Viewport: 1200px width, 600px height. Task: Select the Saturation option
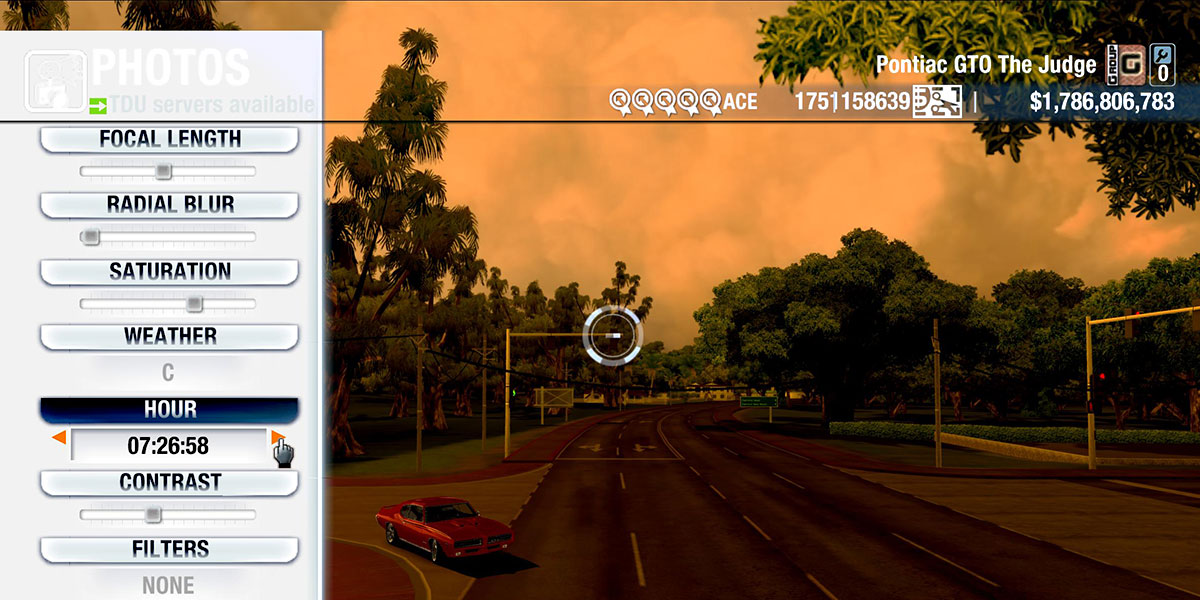point(169,272)
